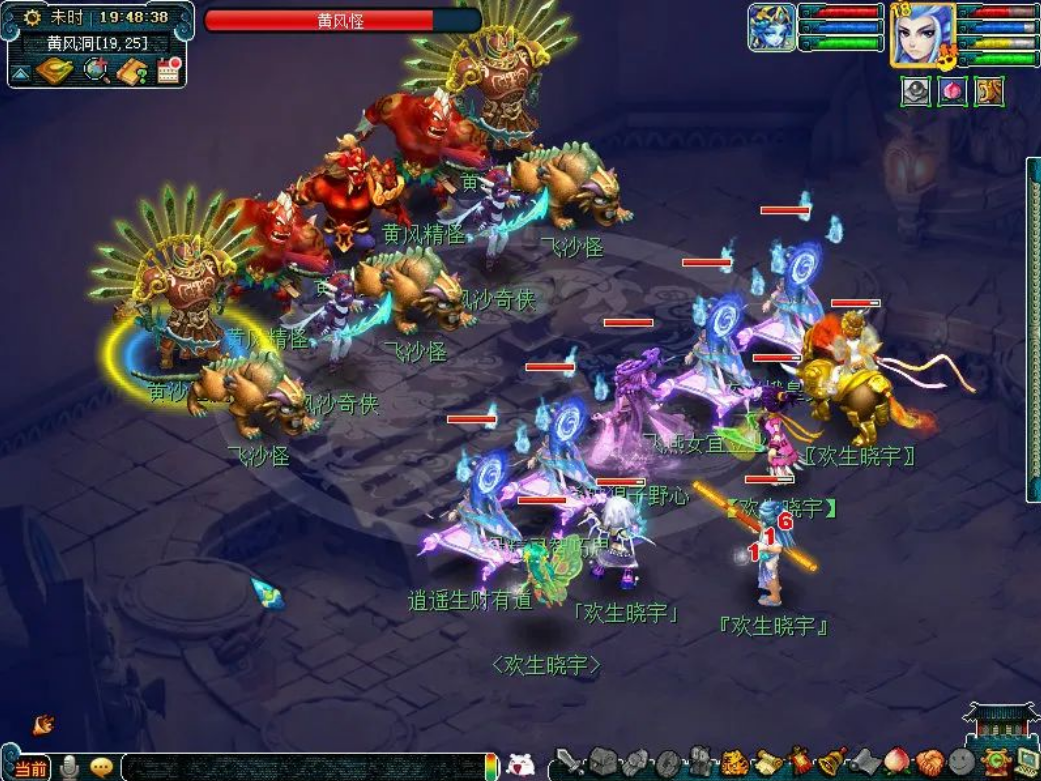Open the globe magnifier search icon
The width and height of the screenshot is (1041, 781).
click(x=96, y=71)
